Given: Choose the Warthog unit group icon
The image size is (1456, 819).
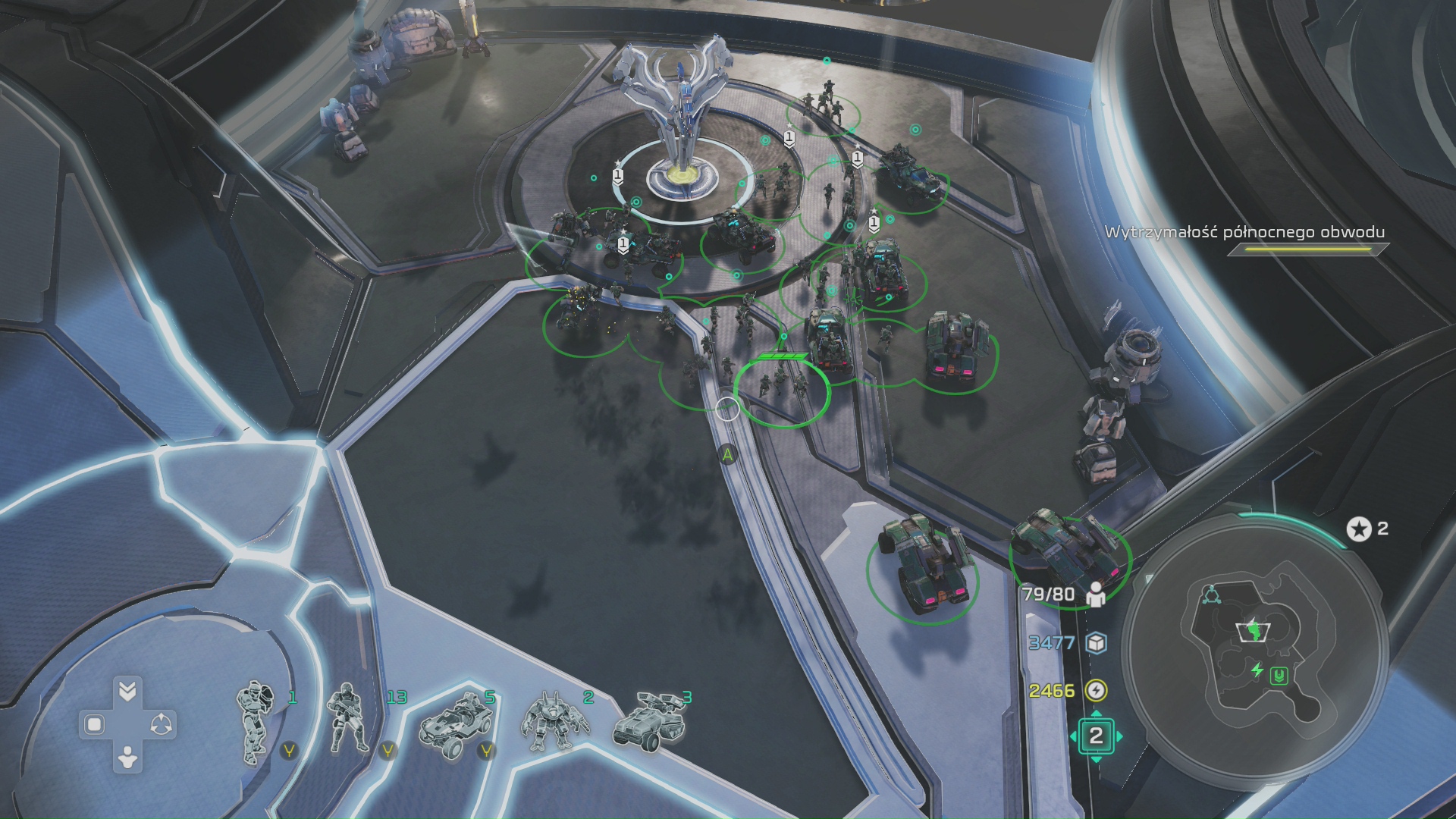Looking at the screenshot, I should (x=453, y=723).
